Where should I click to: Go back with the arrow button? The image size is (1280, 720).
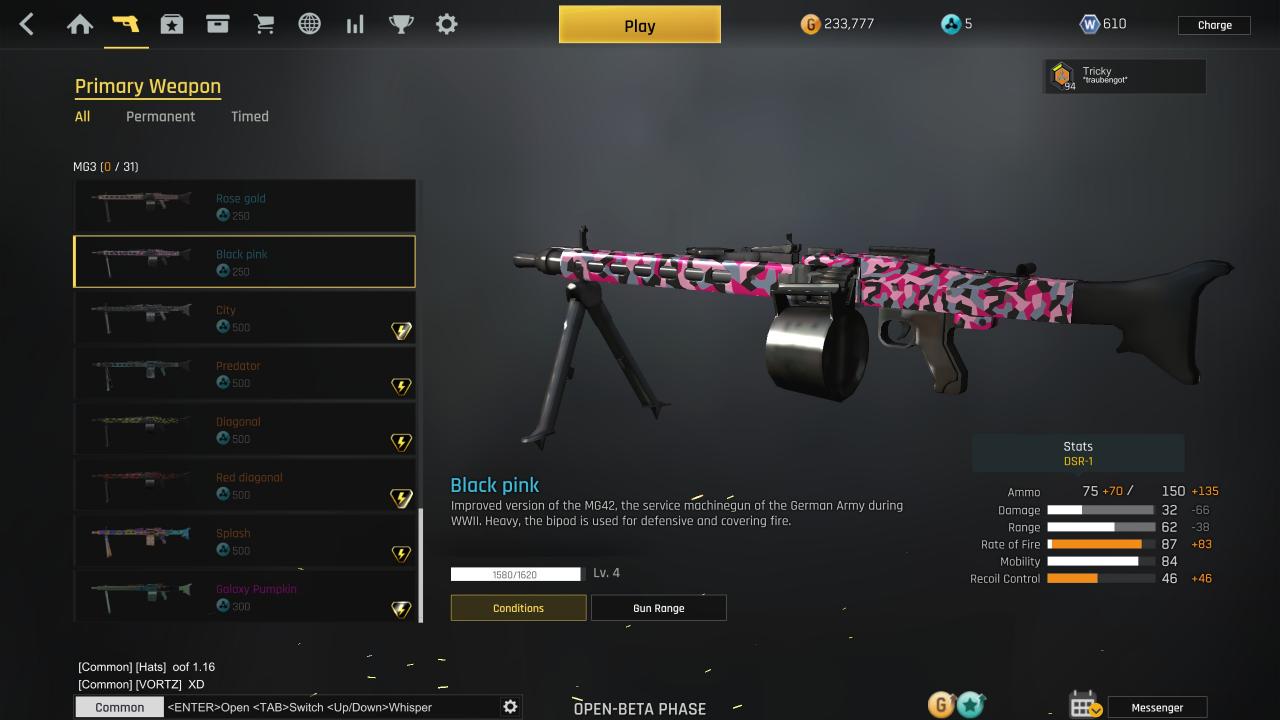27,25
